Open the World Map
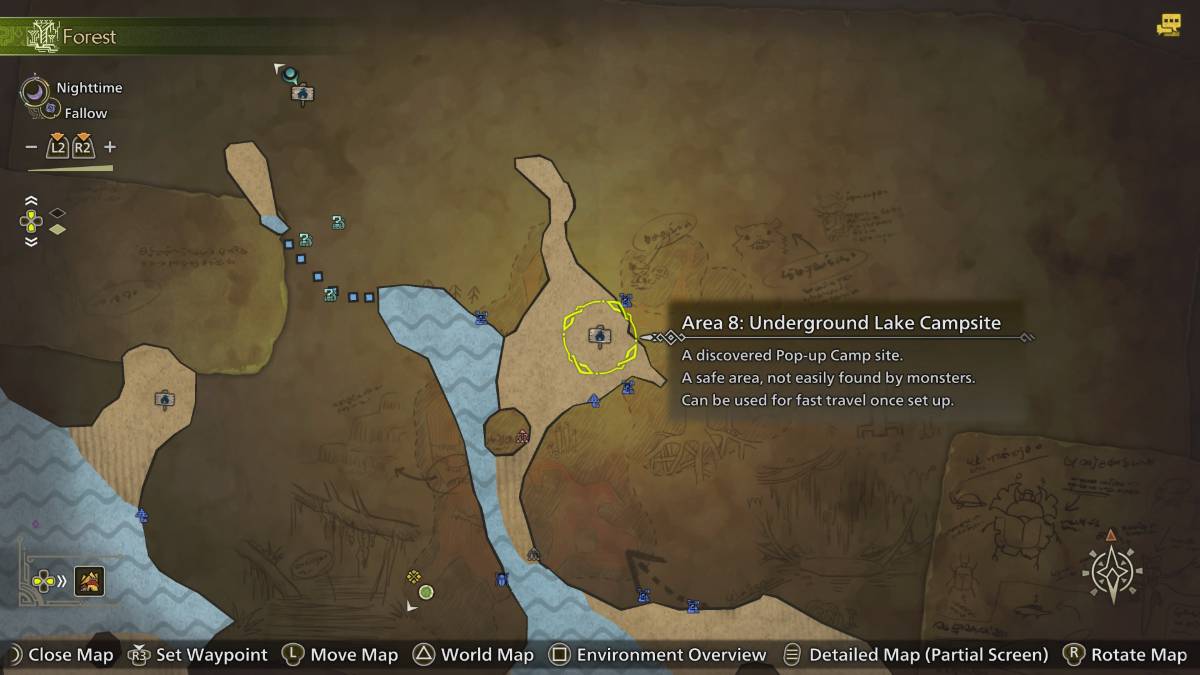Viewport: 1200px width, 675px height. [475, 655]
